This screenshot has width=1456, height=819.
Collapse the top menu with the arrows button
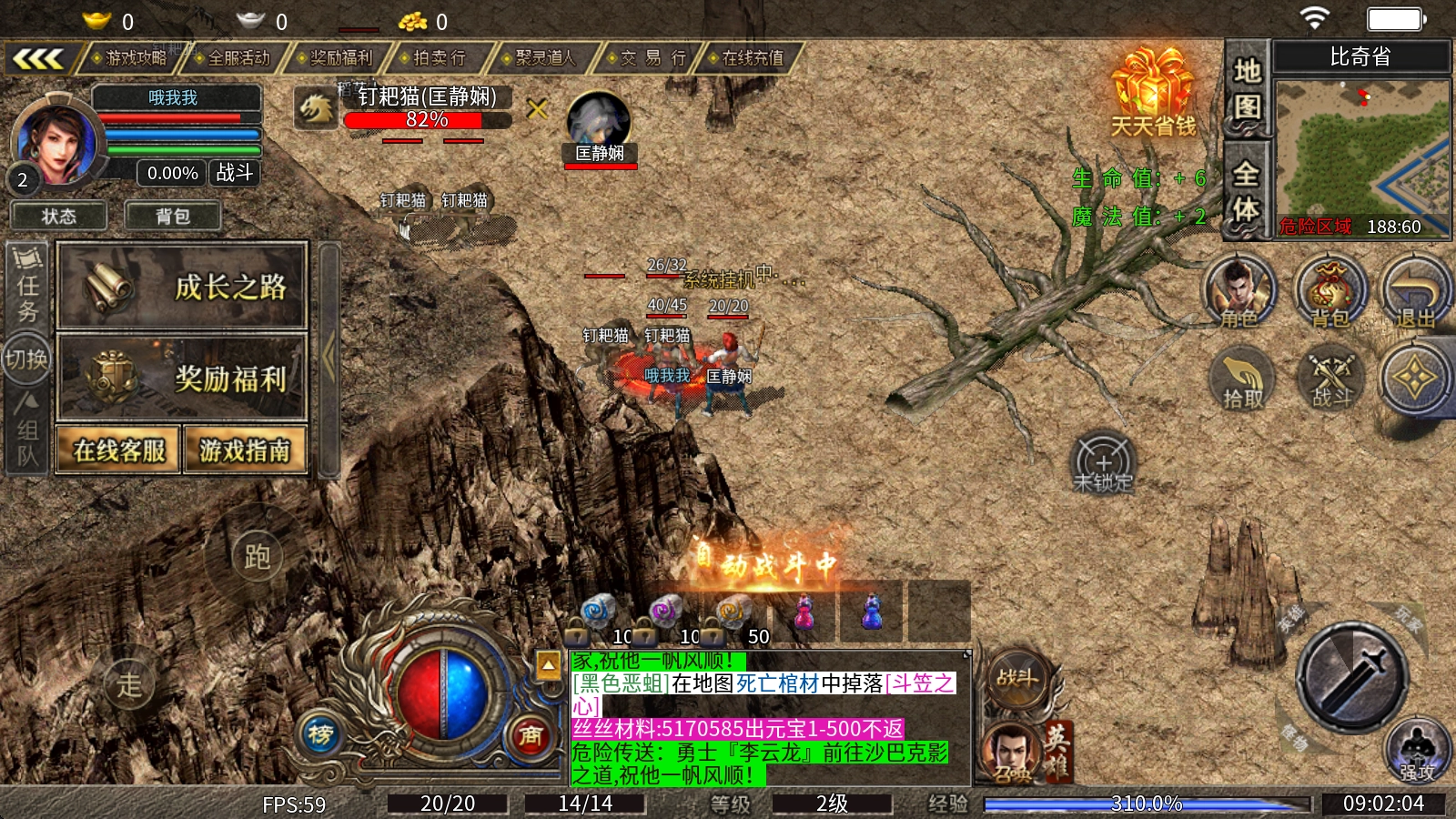(37, 59)
